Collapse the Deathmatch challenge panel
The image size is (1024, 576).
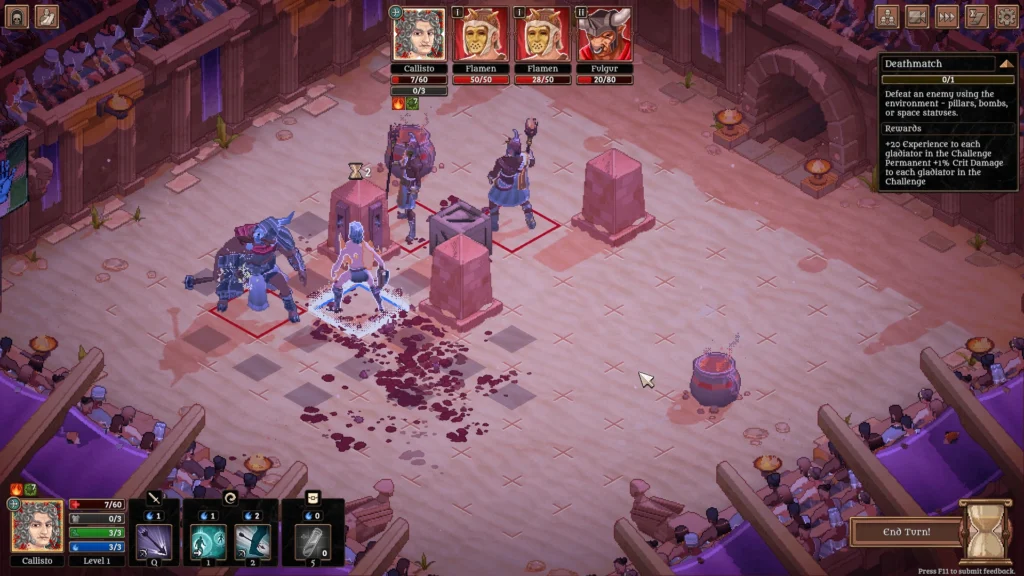(x=1005, y=64)
